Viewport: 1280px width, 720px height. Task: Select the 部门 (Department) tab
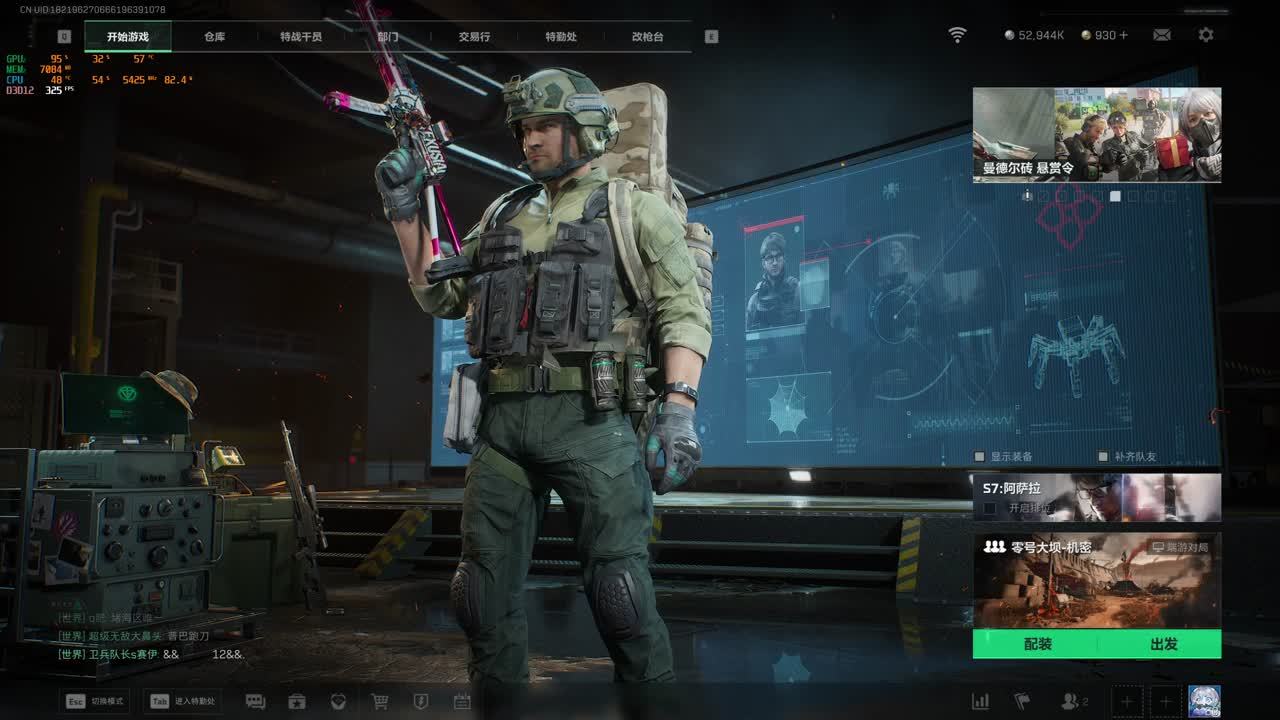[388, 37]
